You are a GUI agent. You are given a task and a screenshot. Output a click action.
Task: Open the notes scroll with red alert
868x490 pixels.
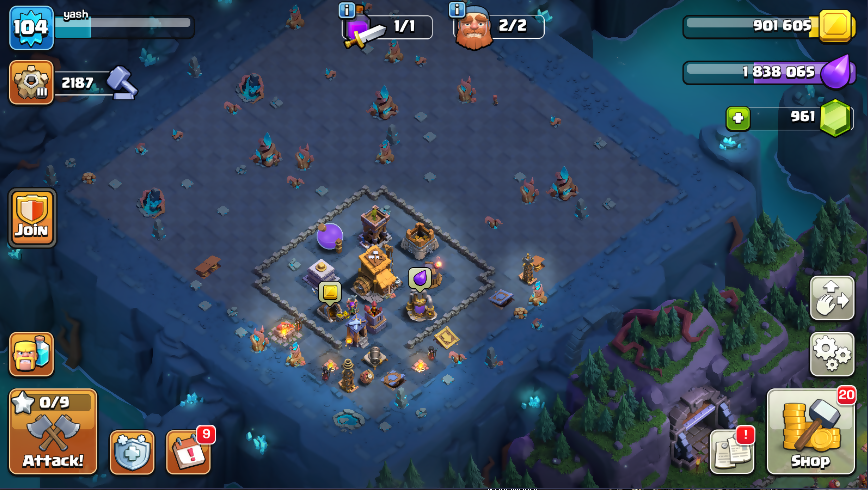731,451
